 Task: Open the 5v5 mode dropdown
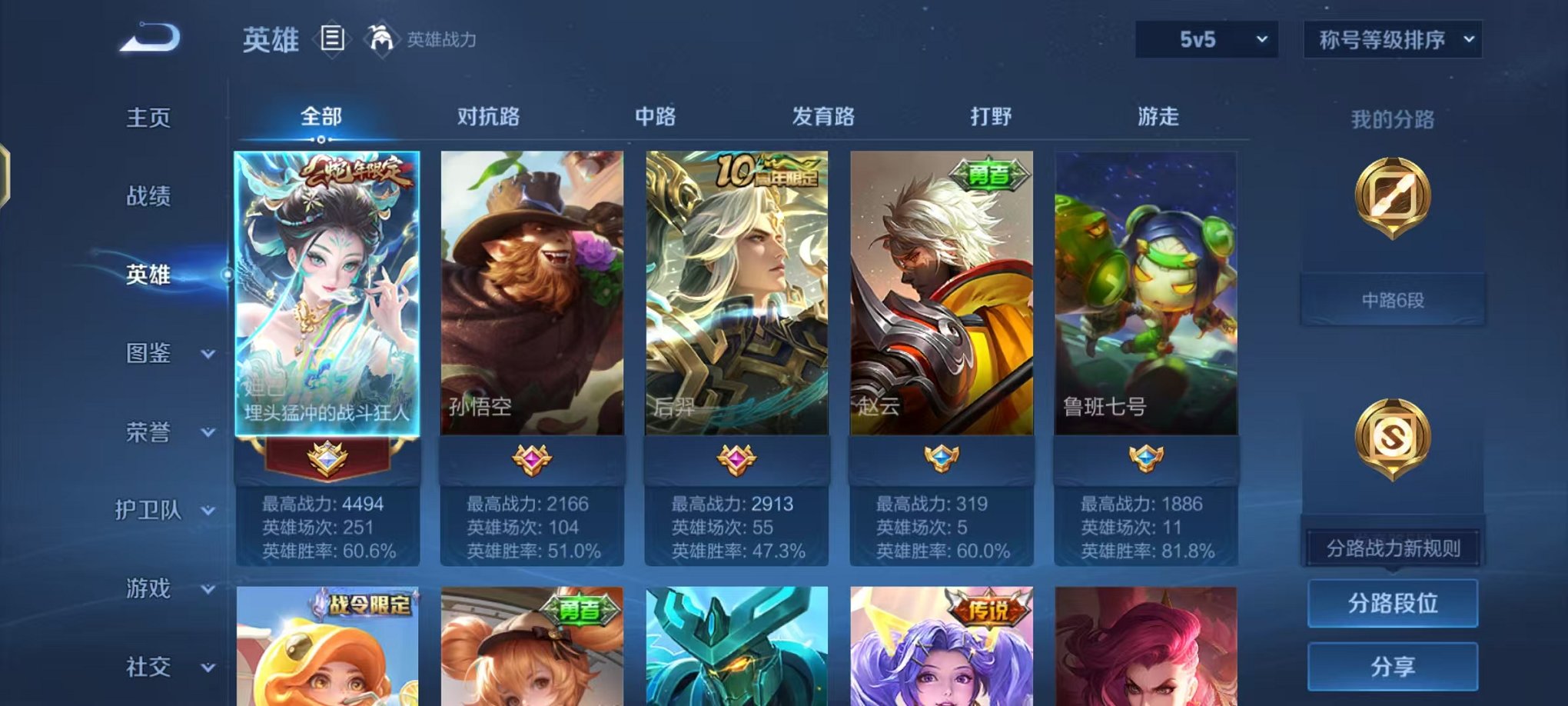(1208, 38)
